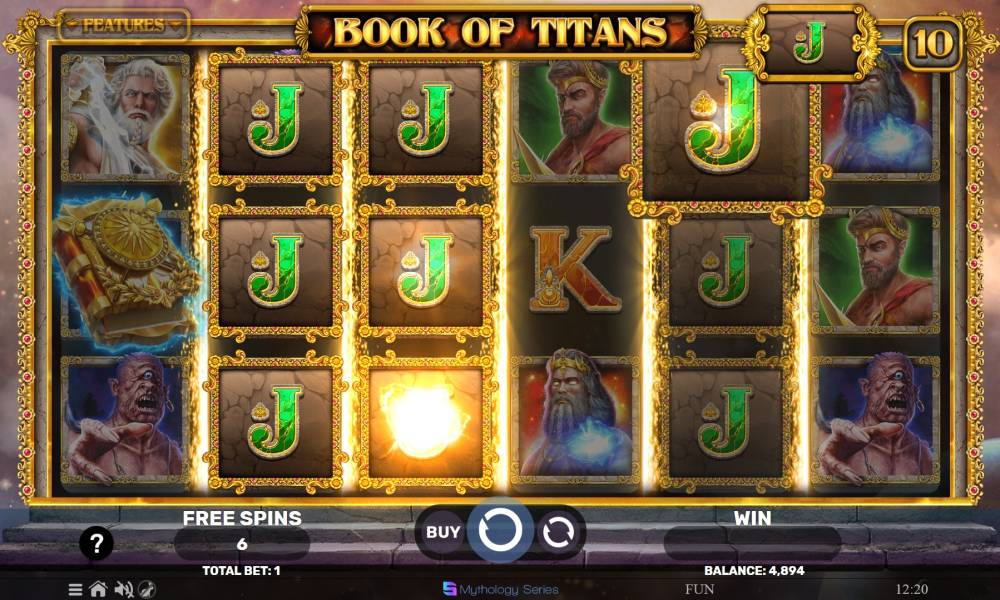Viewport: 1000px width, 600px height.
Task: Click the icon right of the speaker
Action: tap(147, 589)
